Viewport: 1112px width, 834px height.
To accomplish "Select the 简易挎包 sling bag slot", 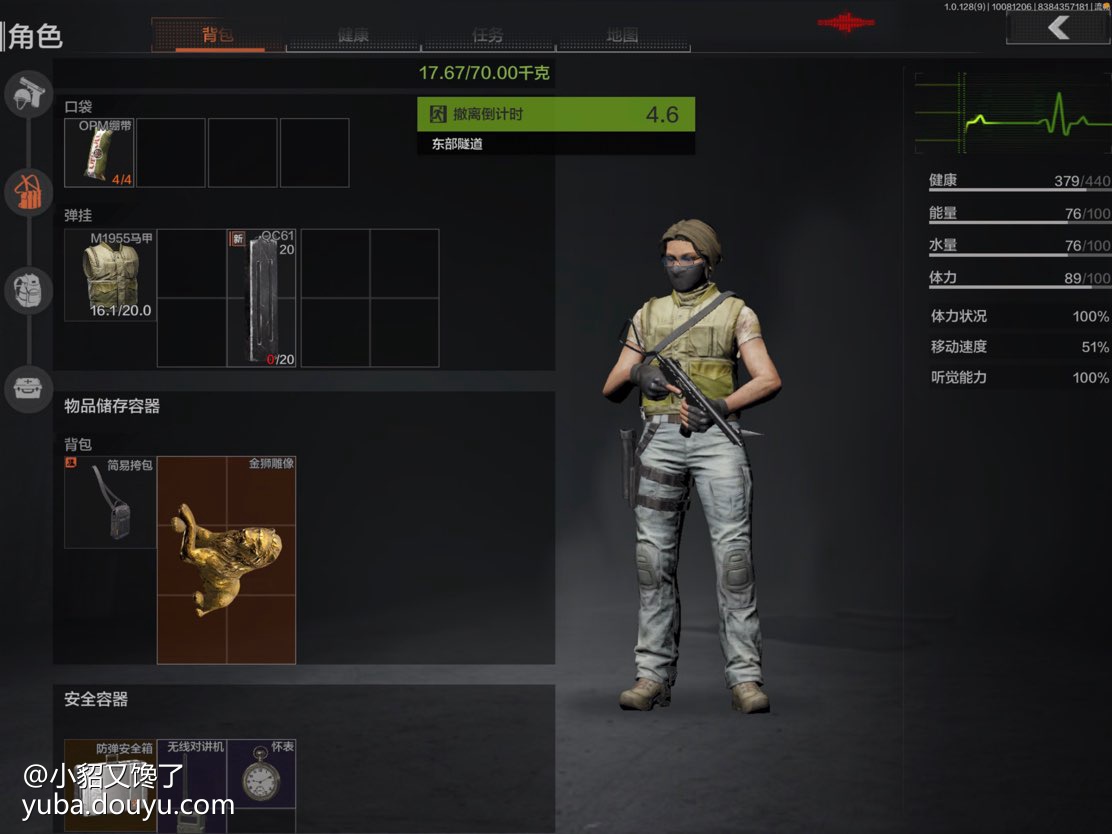I will tap(110, 502).
